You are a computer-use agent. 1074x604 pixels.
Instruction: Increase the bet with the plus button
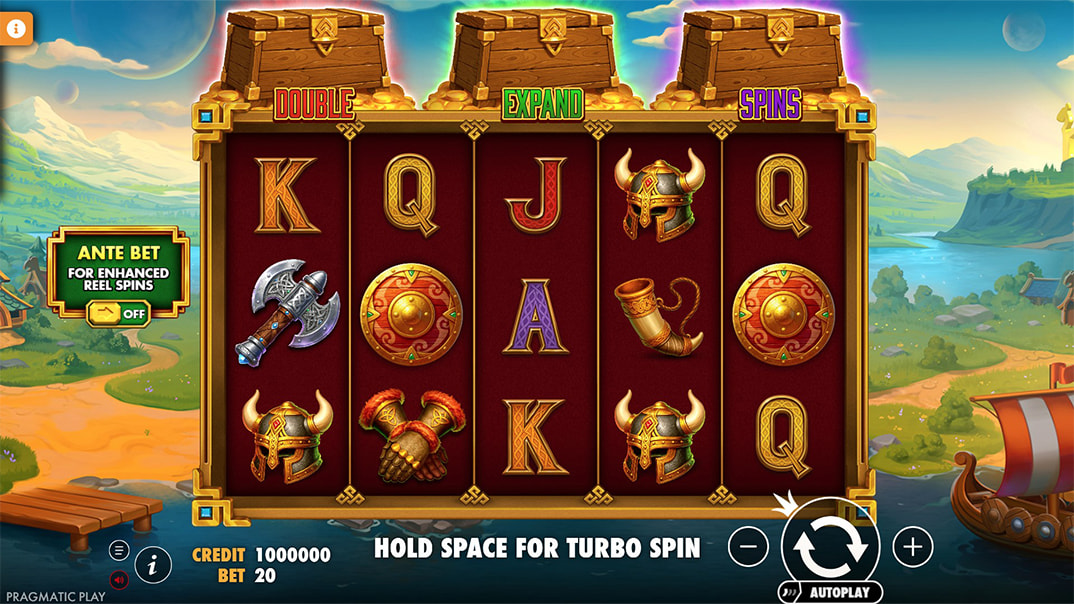pos(912,546)
